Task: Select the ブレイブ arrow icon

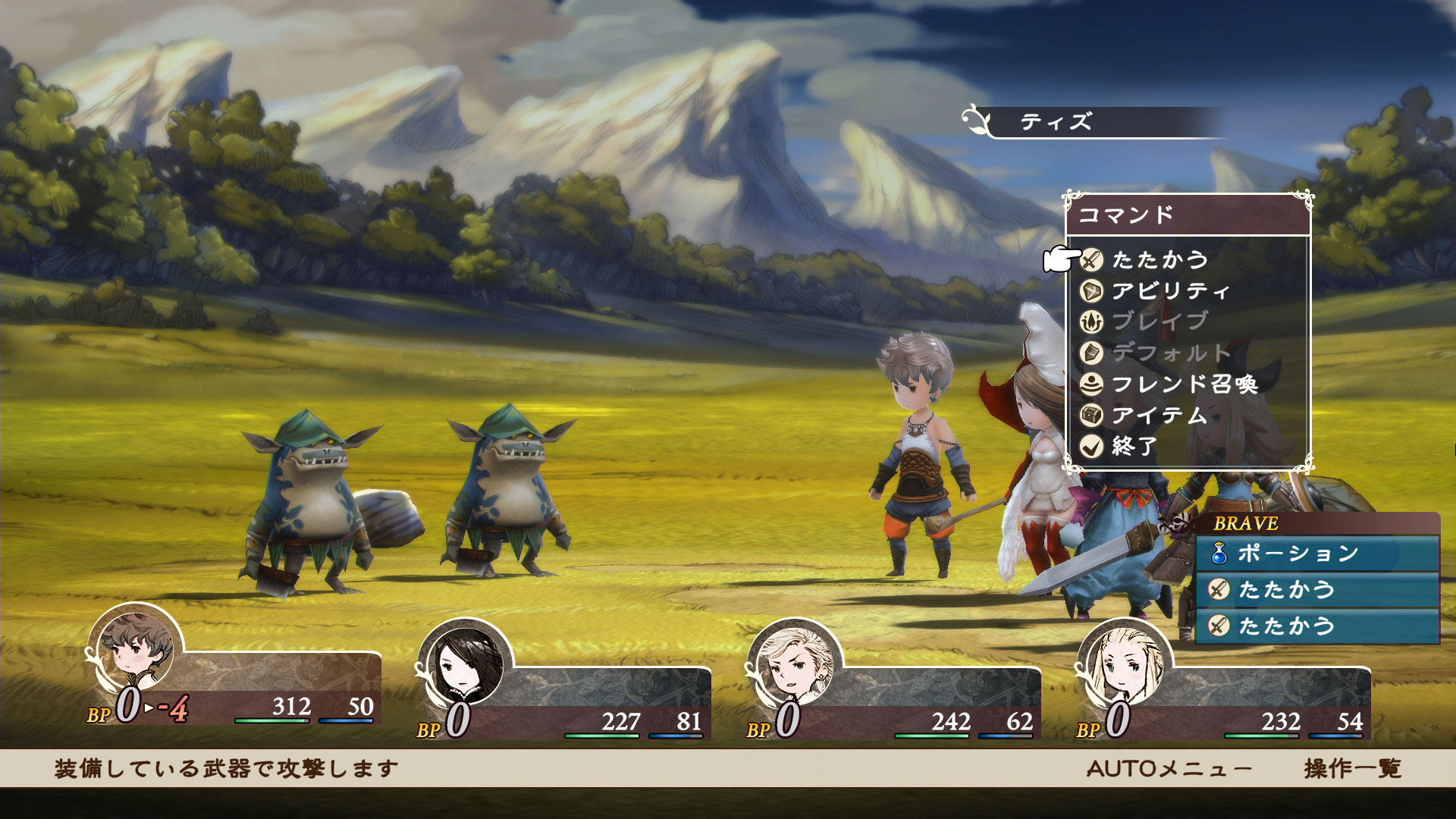Action: point(1093,321)
